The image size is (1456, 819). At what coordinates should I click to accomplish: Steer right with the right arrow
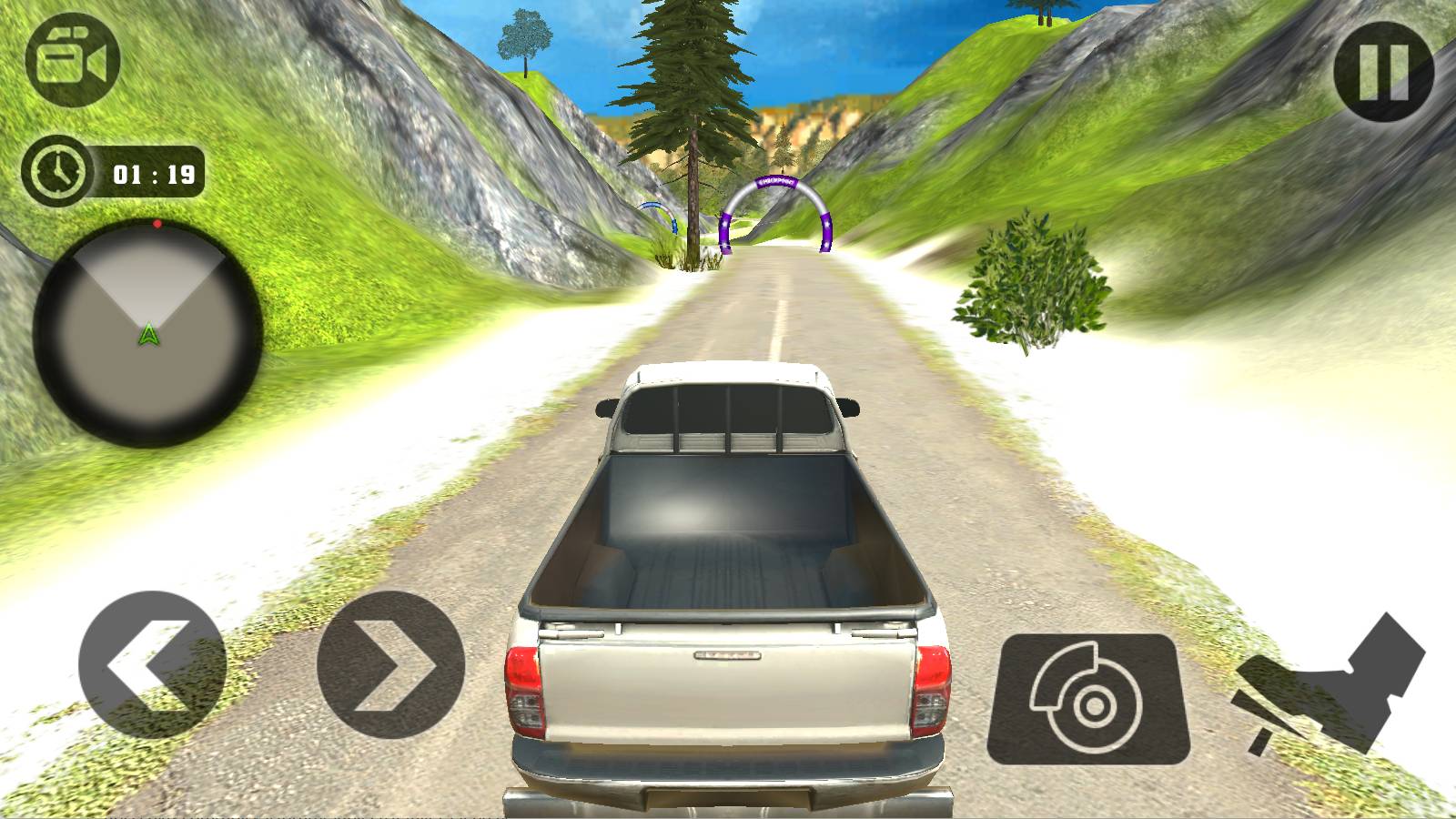(x=390, y=664)
